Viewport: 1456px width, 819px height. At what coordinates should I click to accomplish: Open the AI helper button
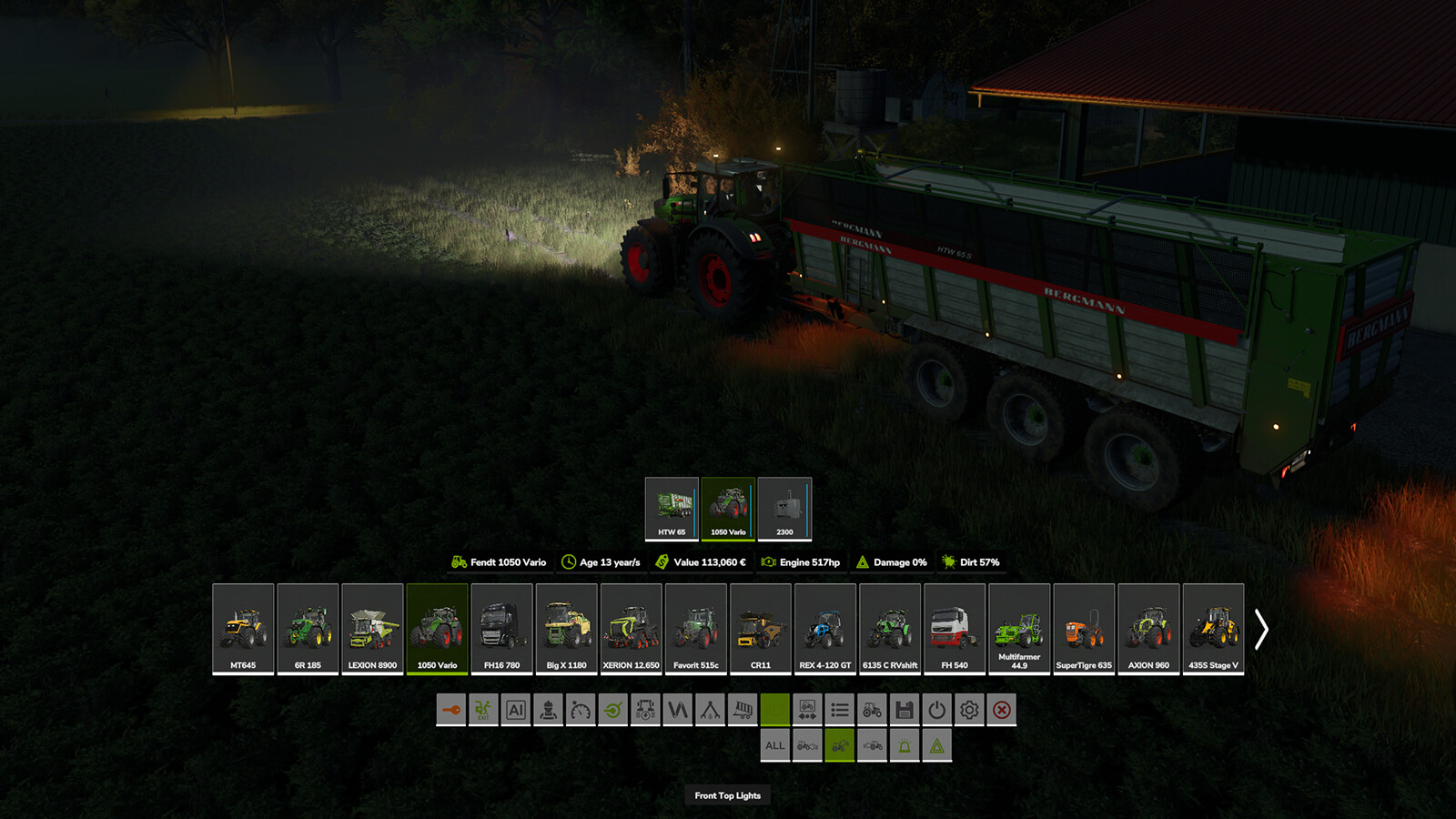coord(516,710)
